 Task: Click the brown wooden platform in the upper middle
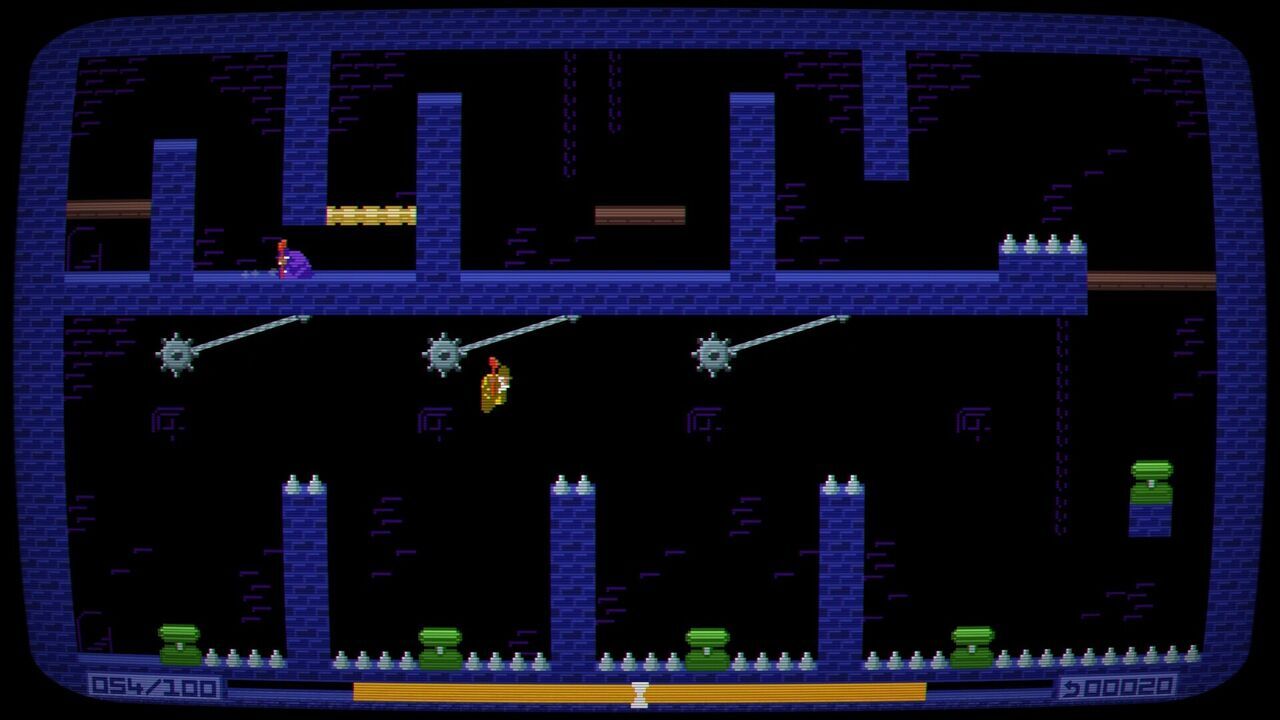641,213
